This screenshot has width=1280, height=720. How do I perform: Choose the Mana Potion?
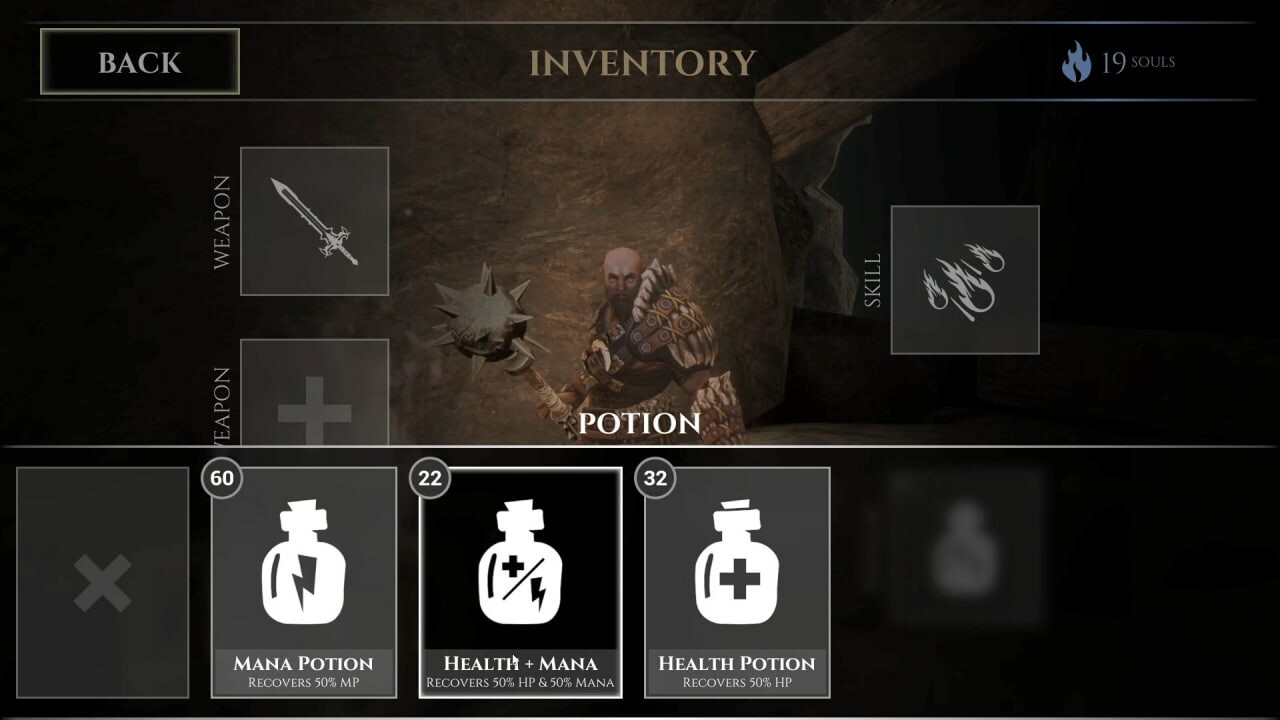click(x=304, y=582)
